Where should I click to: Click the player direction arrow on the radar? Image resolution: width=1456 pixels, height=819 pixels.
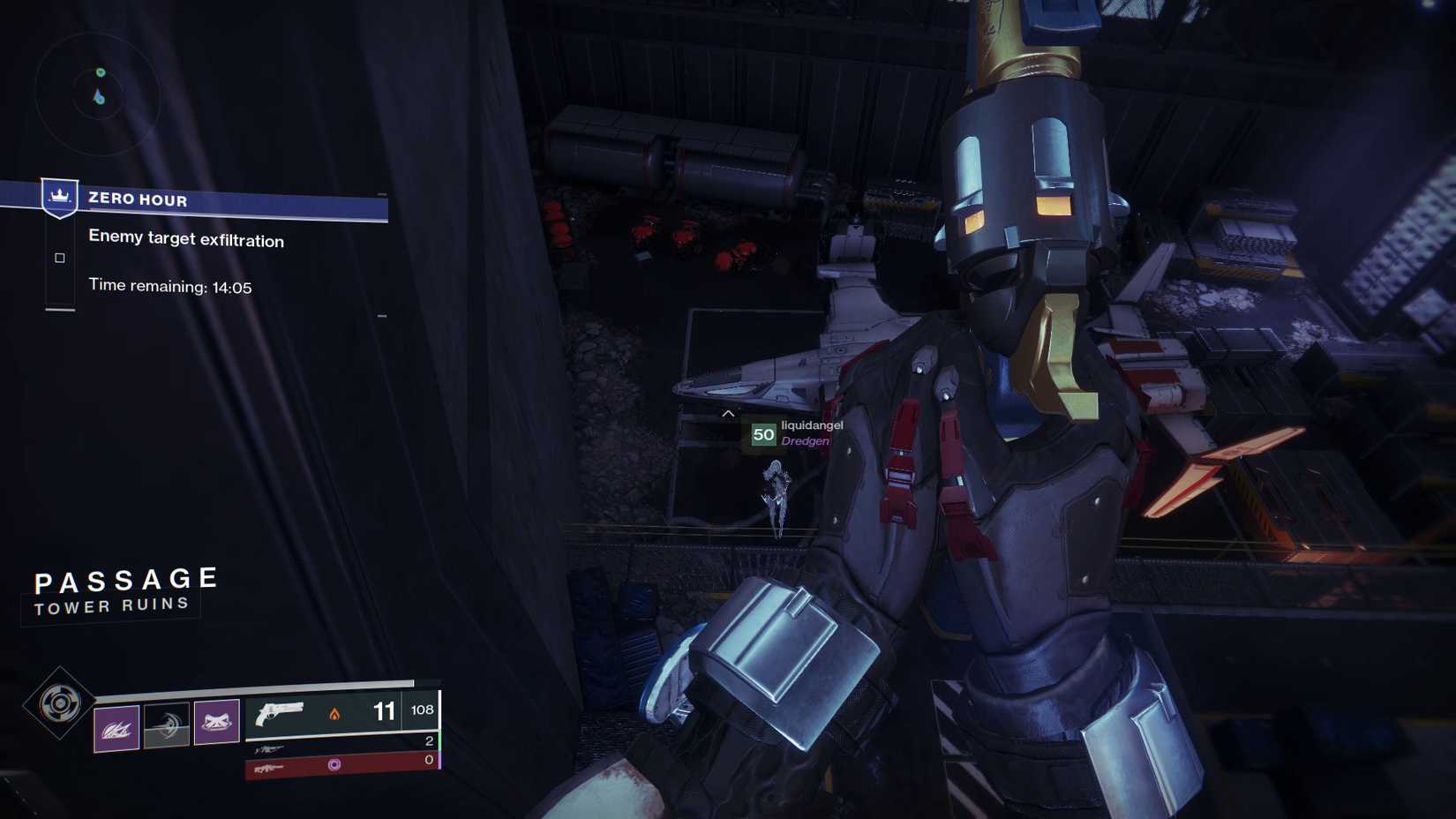[x=98, y=94]
